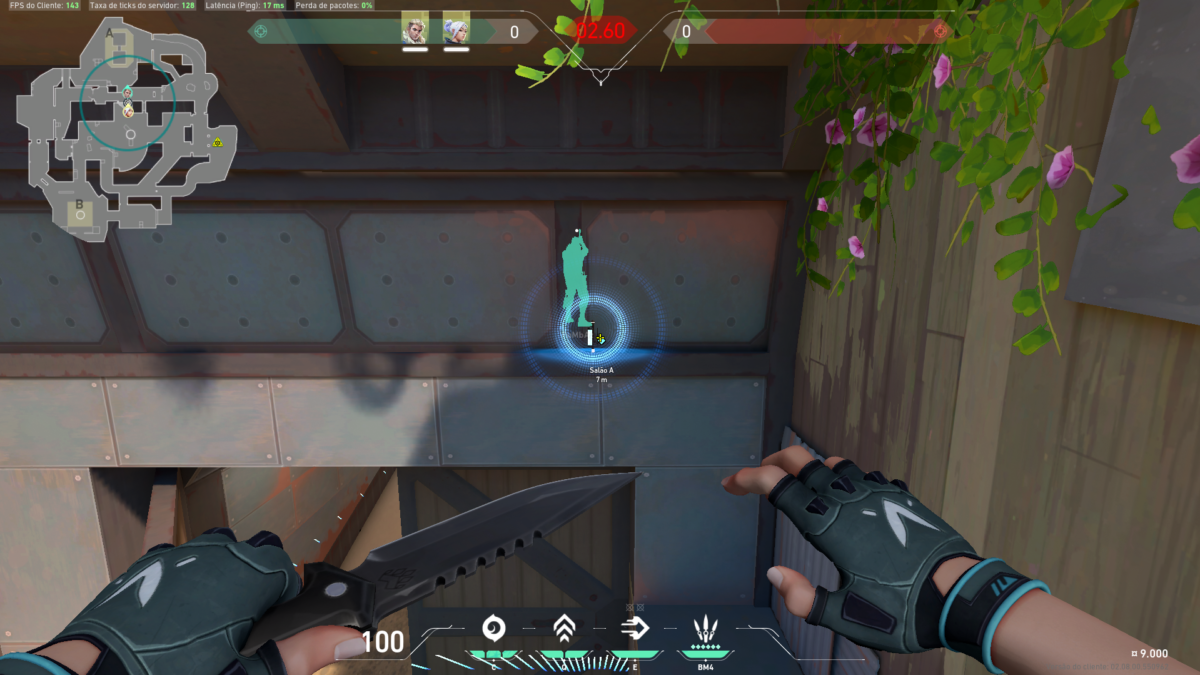Select the blond teammate portrait
Screen dimensions: 1200x675
point(414,27)
